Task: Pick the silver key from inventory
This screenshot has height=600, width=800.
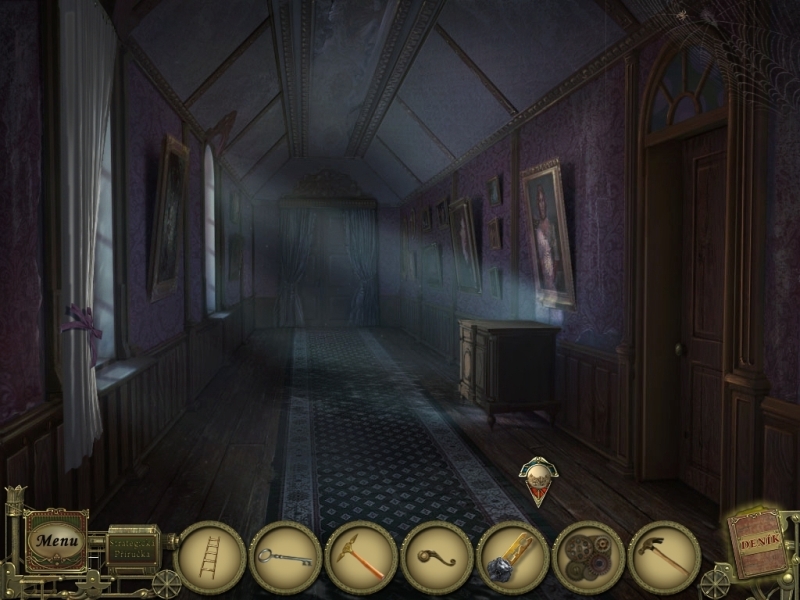Action: pos(285,558)
